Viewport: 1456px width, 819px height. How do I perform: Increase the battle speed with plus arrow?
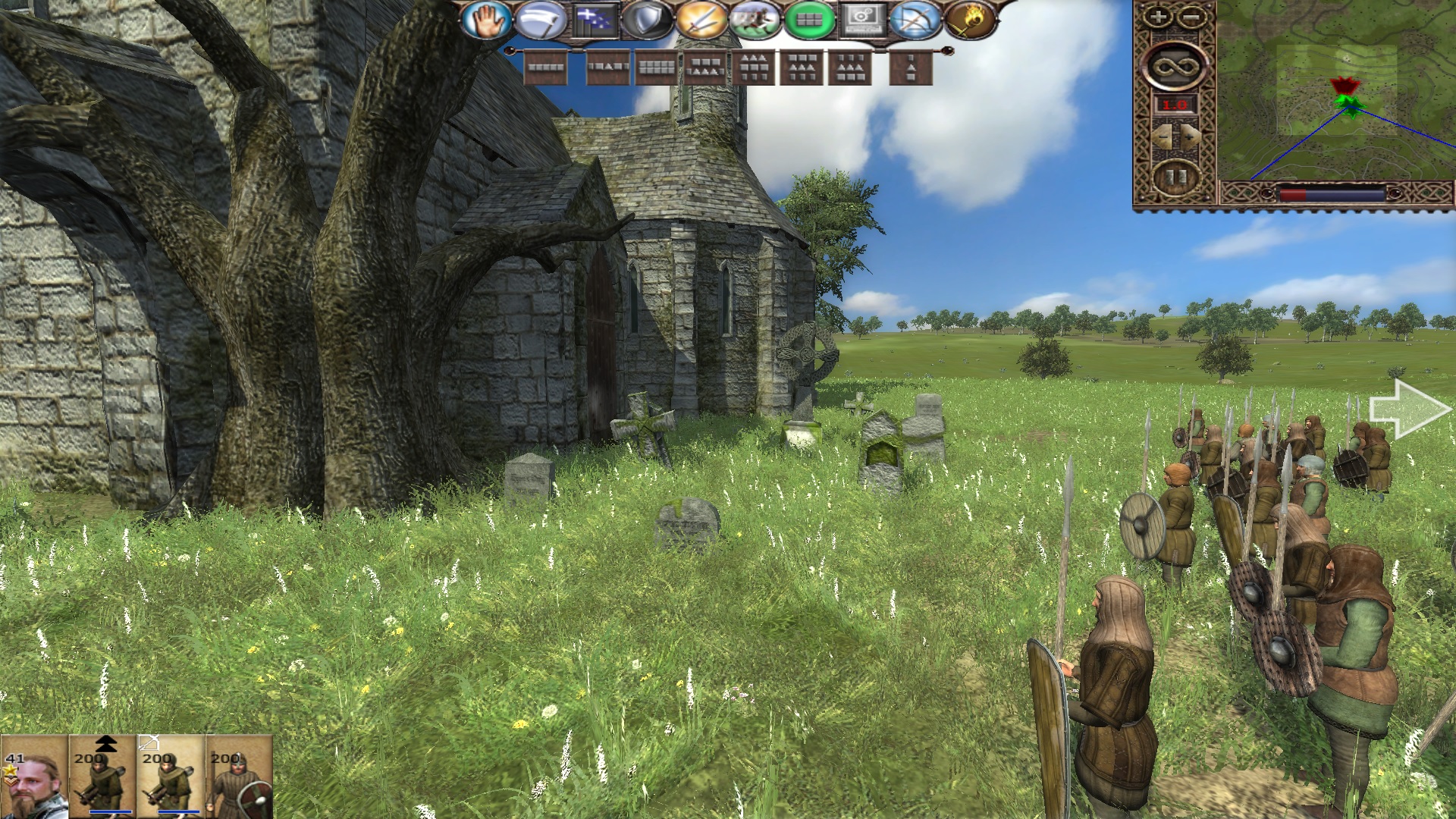coord(1191,137)
